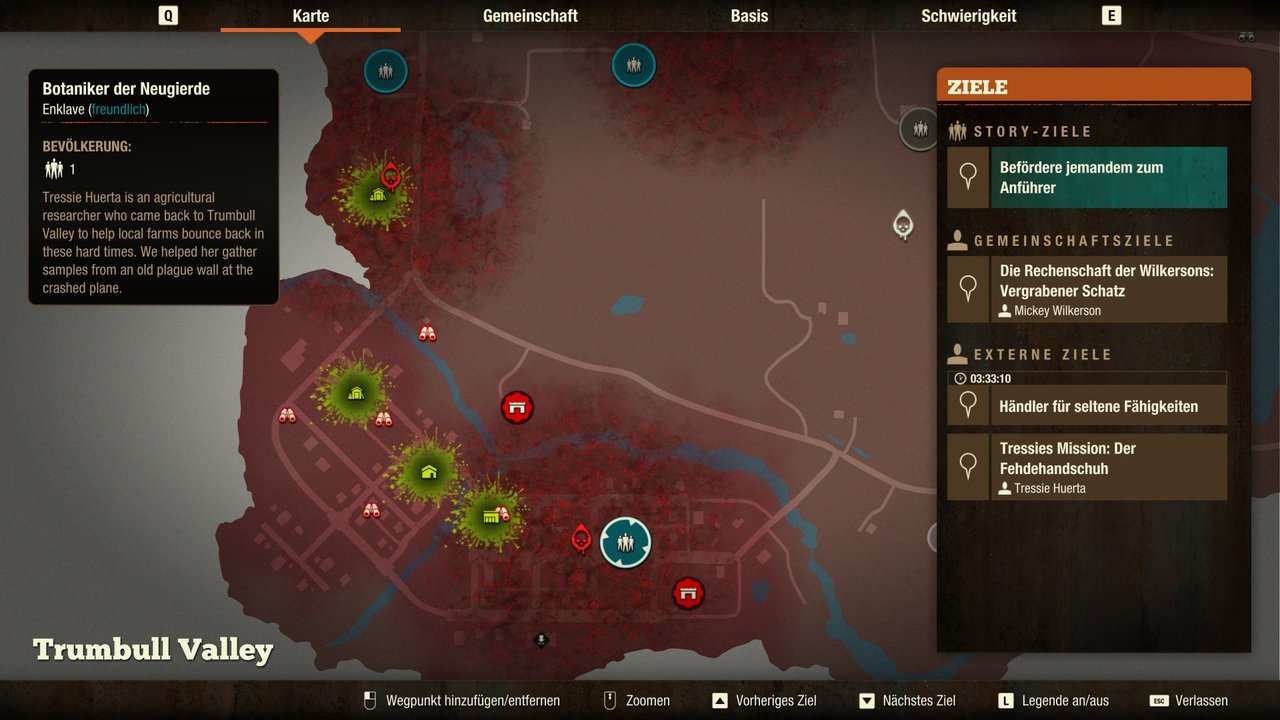Click the 'freundlich' link in the enclave panel
The image size is (1280, 720).
tap(118, 109)
